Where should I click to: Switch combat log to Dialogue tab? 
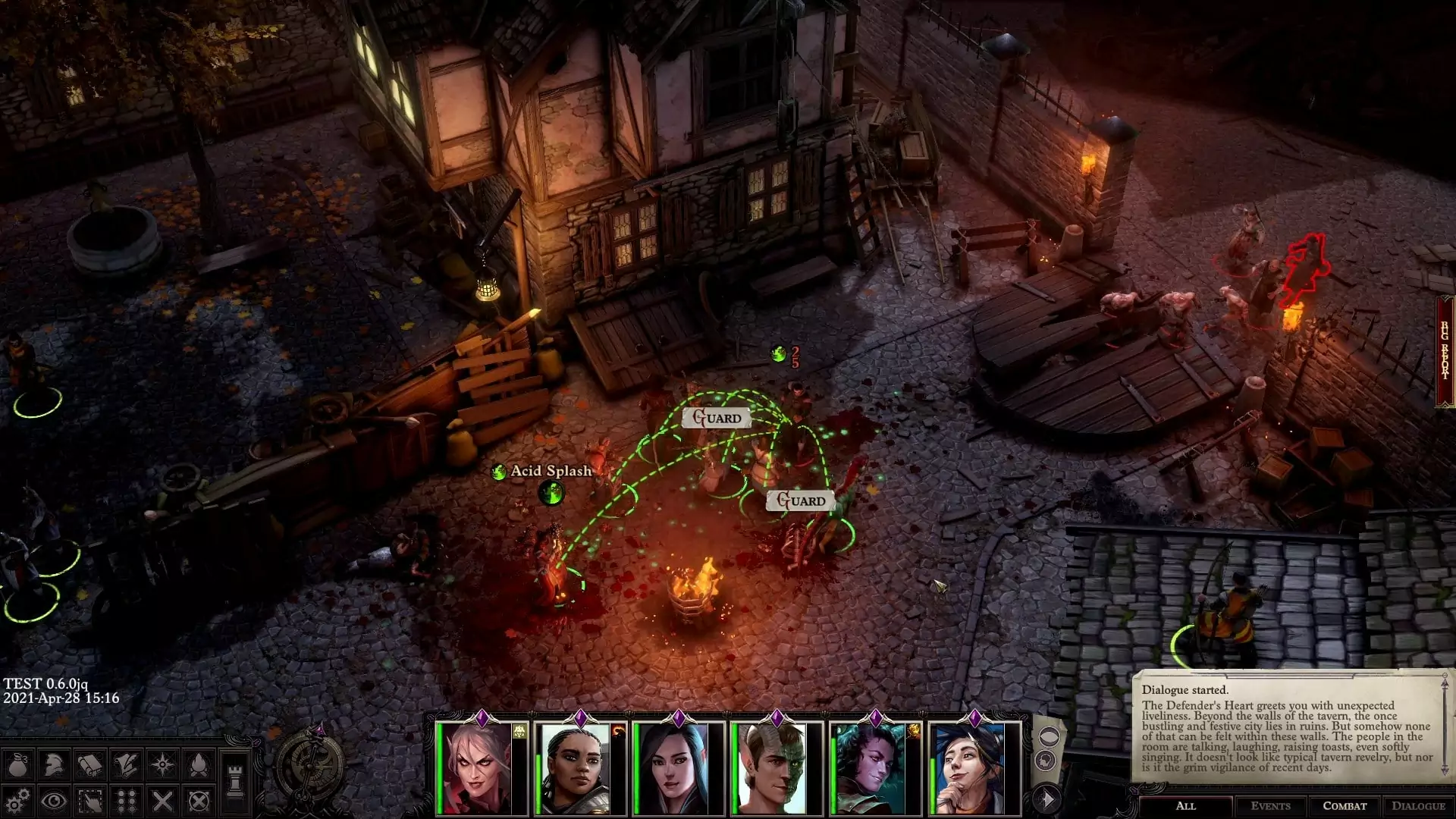tap(1418, 806)
